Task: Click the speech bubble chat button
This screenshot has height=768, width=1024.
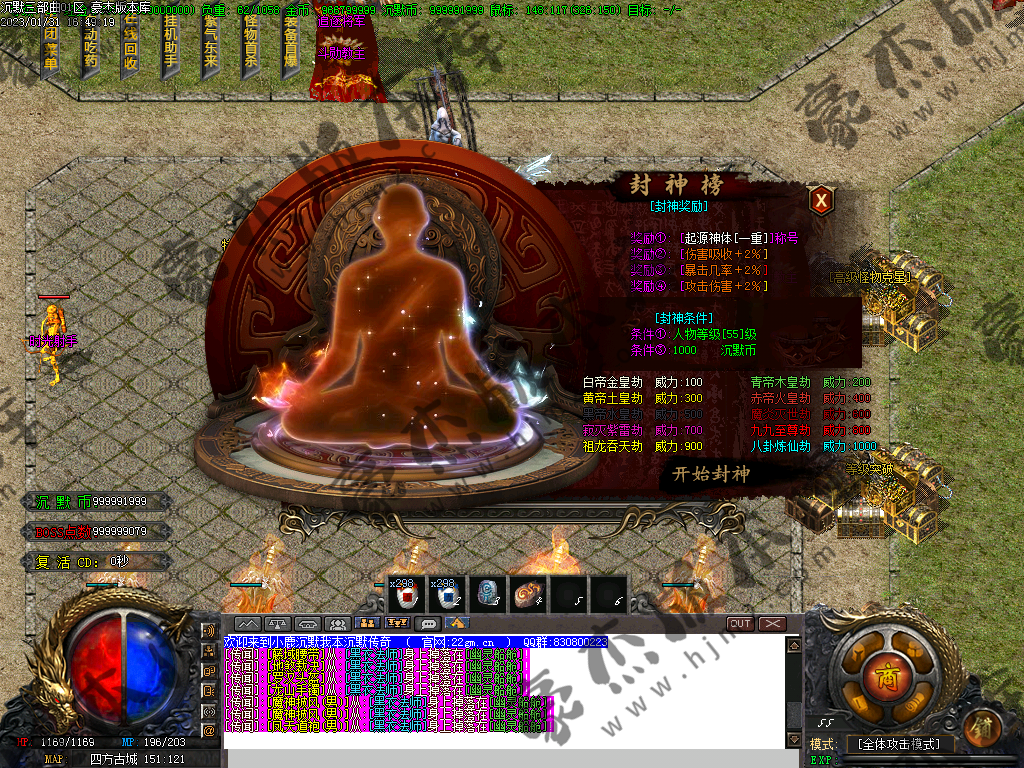Action: click(x=428, y=624)
